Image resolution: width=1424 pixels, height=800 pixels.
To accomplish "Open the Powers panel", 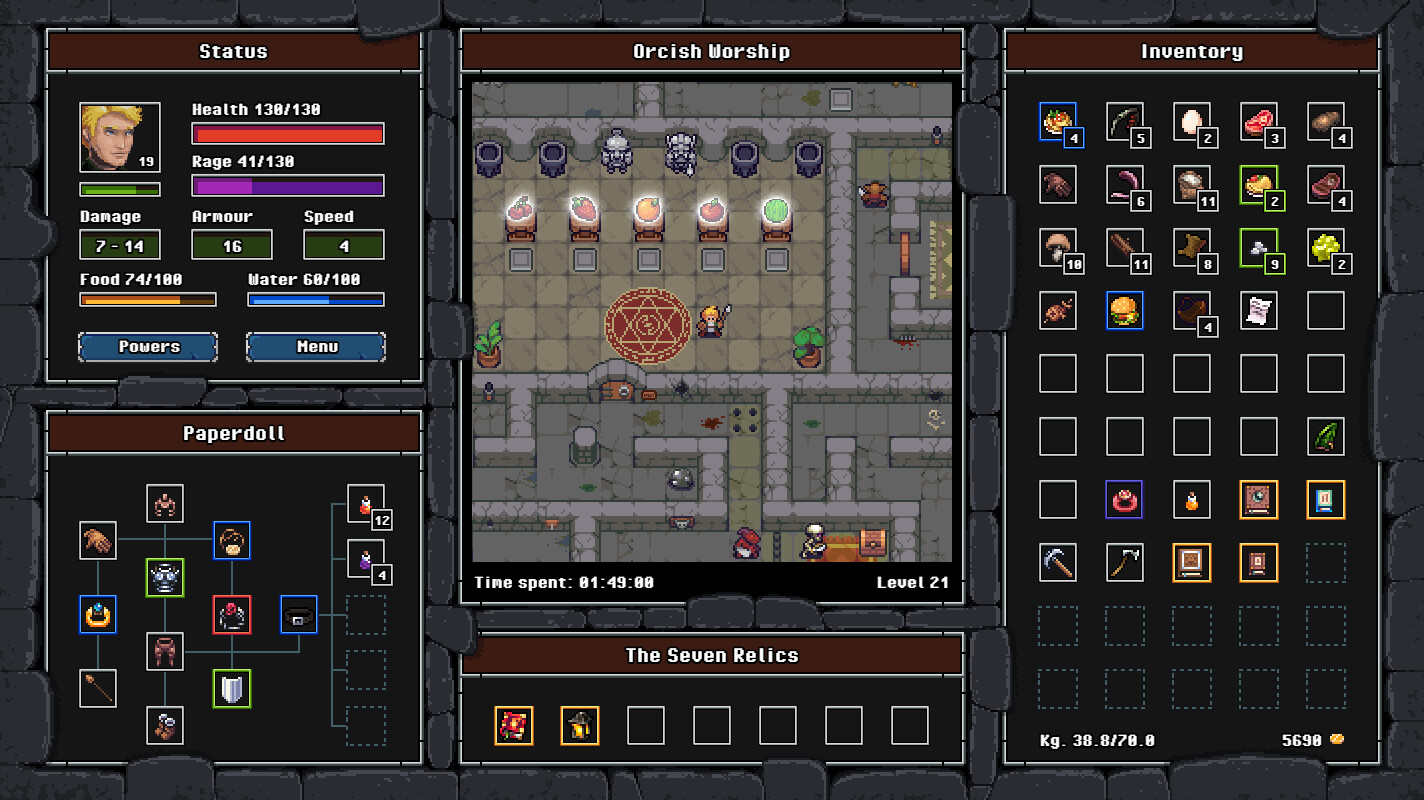I will [148, 347].
